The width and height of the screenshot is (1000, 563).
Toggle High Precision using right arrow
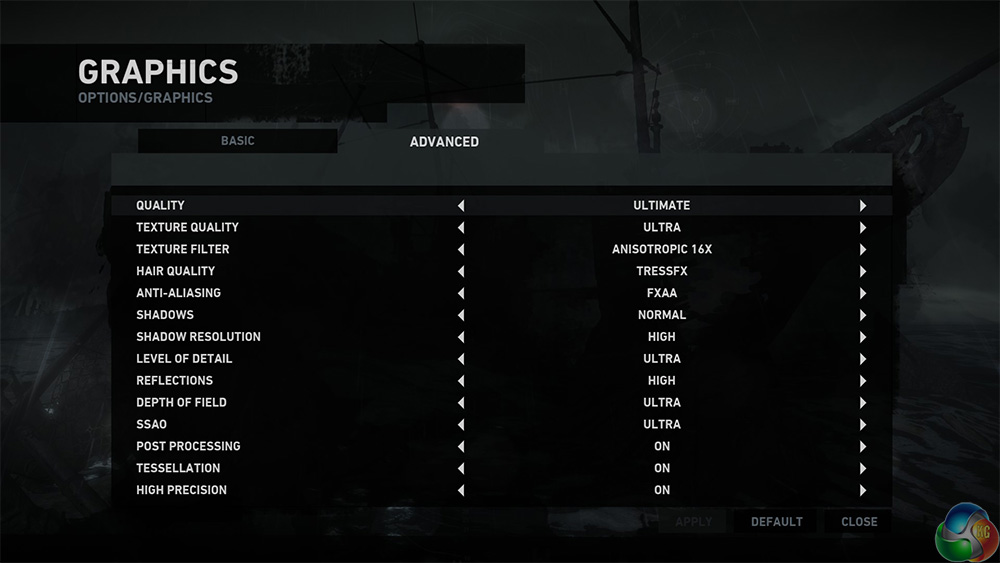862,491
